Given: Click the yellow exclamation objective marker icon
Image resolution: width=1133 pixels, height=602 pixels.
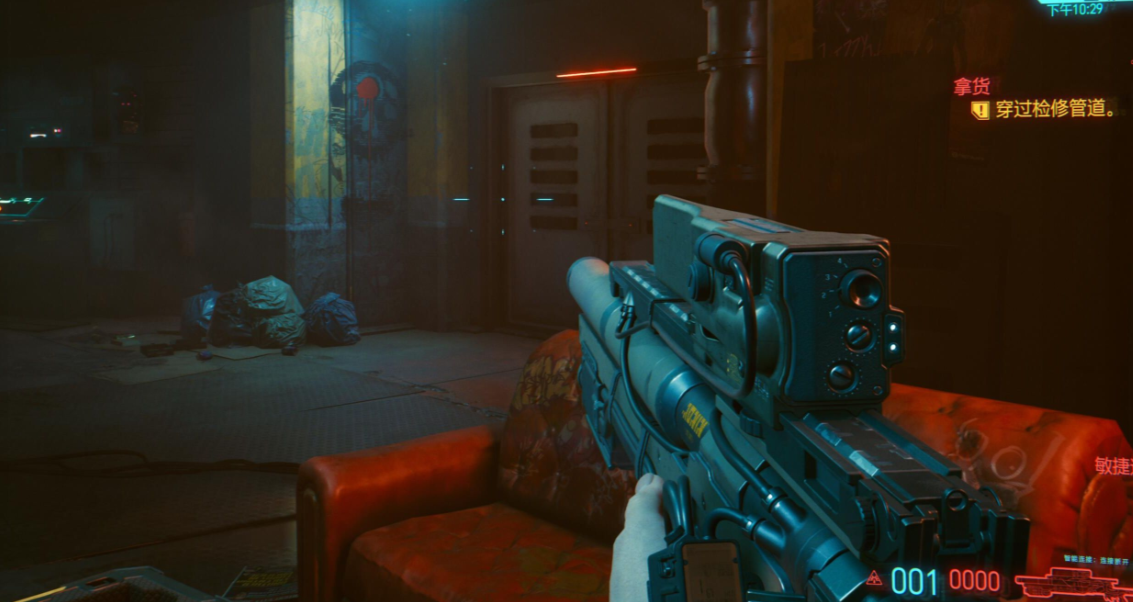Looking at the screenshot, I should [981, 110].
